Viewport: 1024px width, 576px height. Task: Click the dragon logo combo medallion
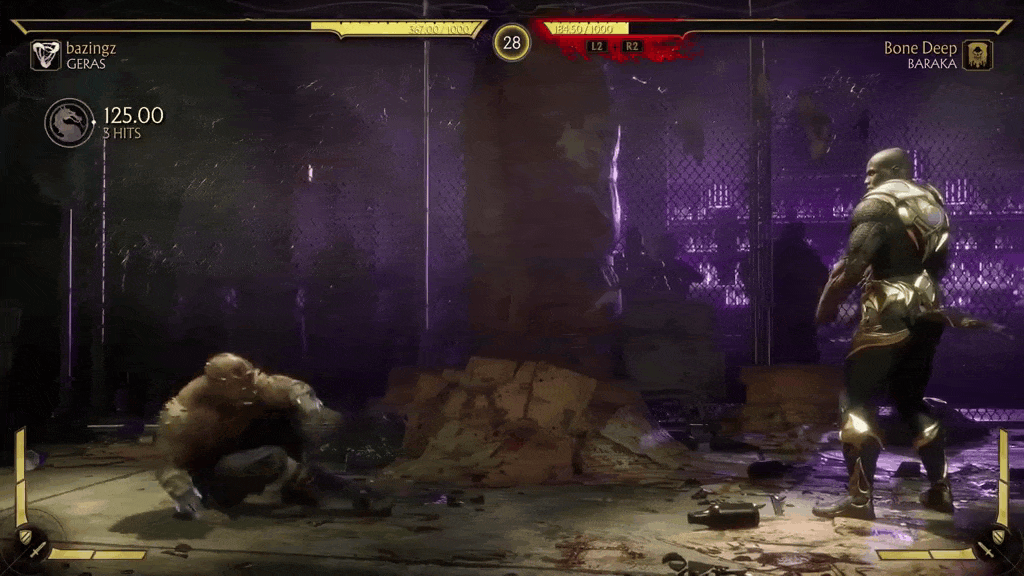(x=69, y=122)
